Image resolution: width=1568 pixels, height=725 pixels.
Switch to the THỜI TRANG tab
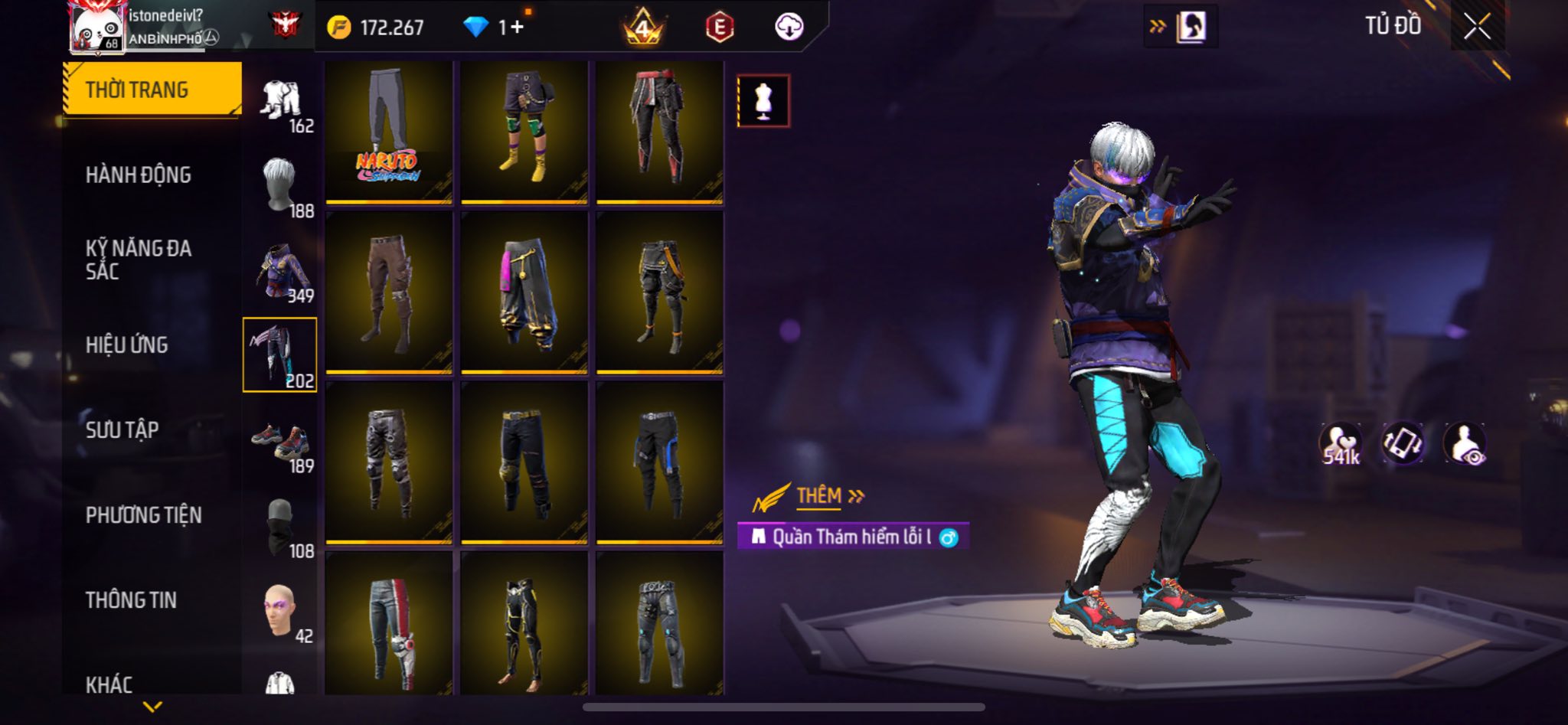[x=152, y=90]
